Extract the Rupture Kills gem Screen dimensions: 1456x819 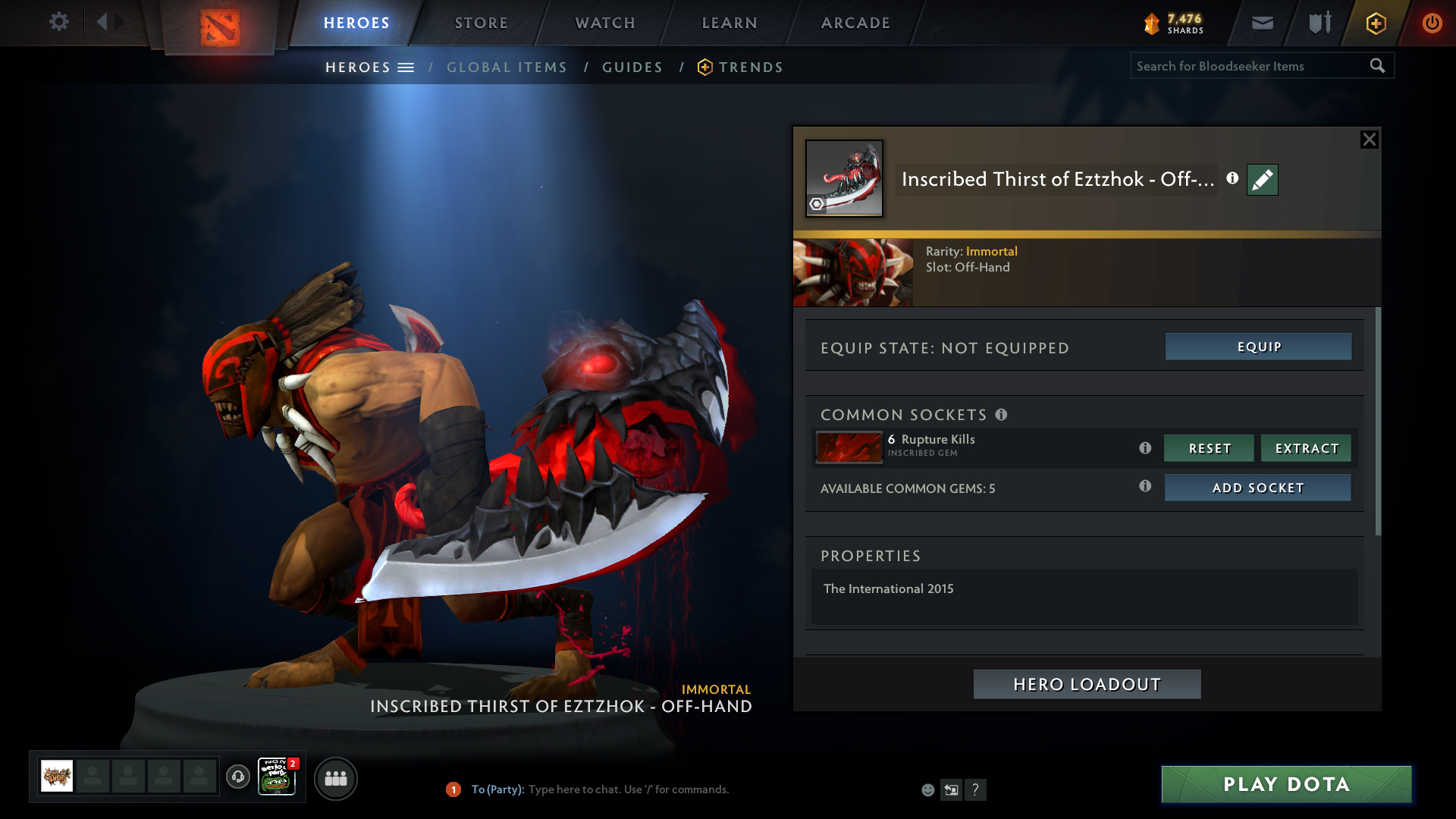coord(1306,448)
